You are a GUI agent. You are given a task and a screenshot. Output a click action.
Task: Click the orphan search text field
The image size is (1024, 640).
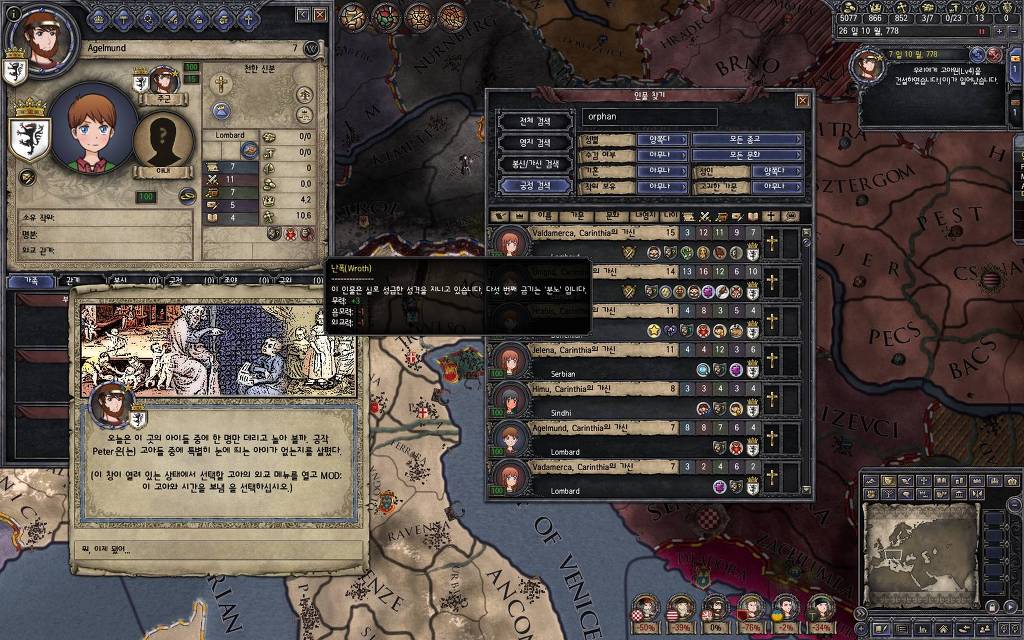pyautogui.click(x=650, y=118)
